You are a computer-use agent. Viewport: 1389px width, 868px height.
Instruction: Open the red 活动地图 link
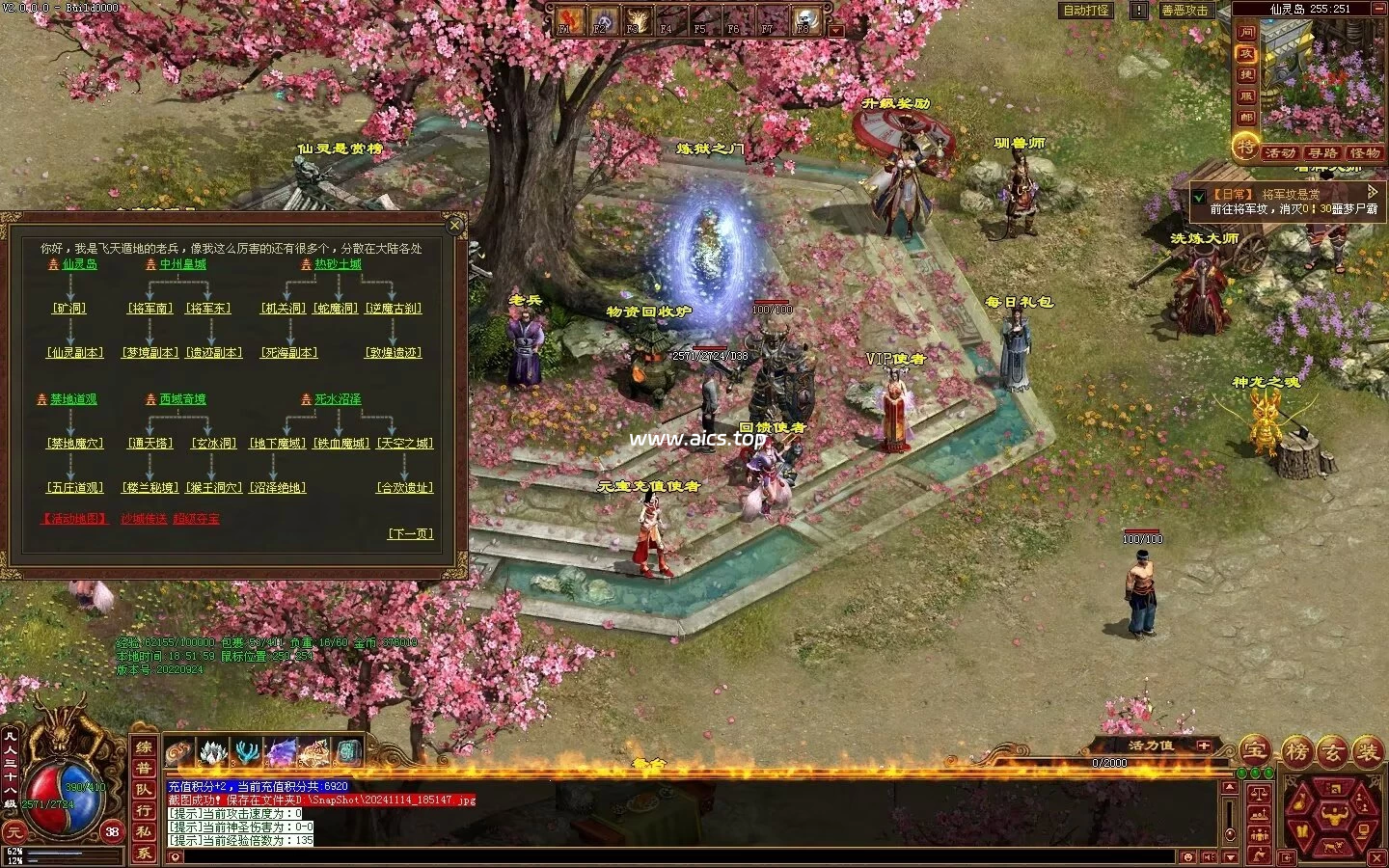[75, 519]
